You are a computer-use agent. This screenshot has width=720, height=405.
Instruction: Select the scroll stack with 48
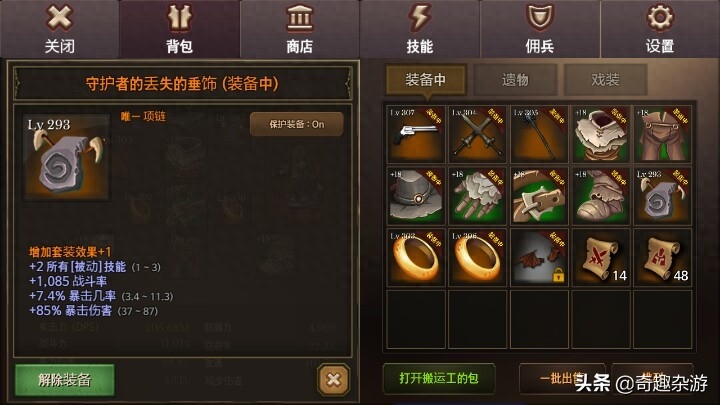coord(661,256)
